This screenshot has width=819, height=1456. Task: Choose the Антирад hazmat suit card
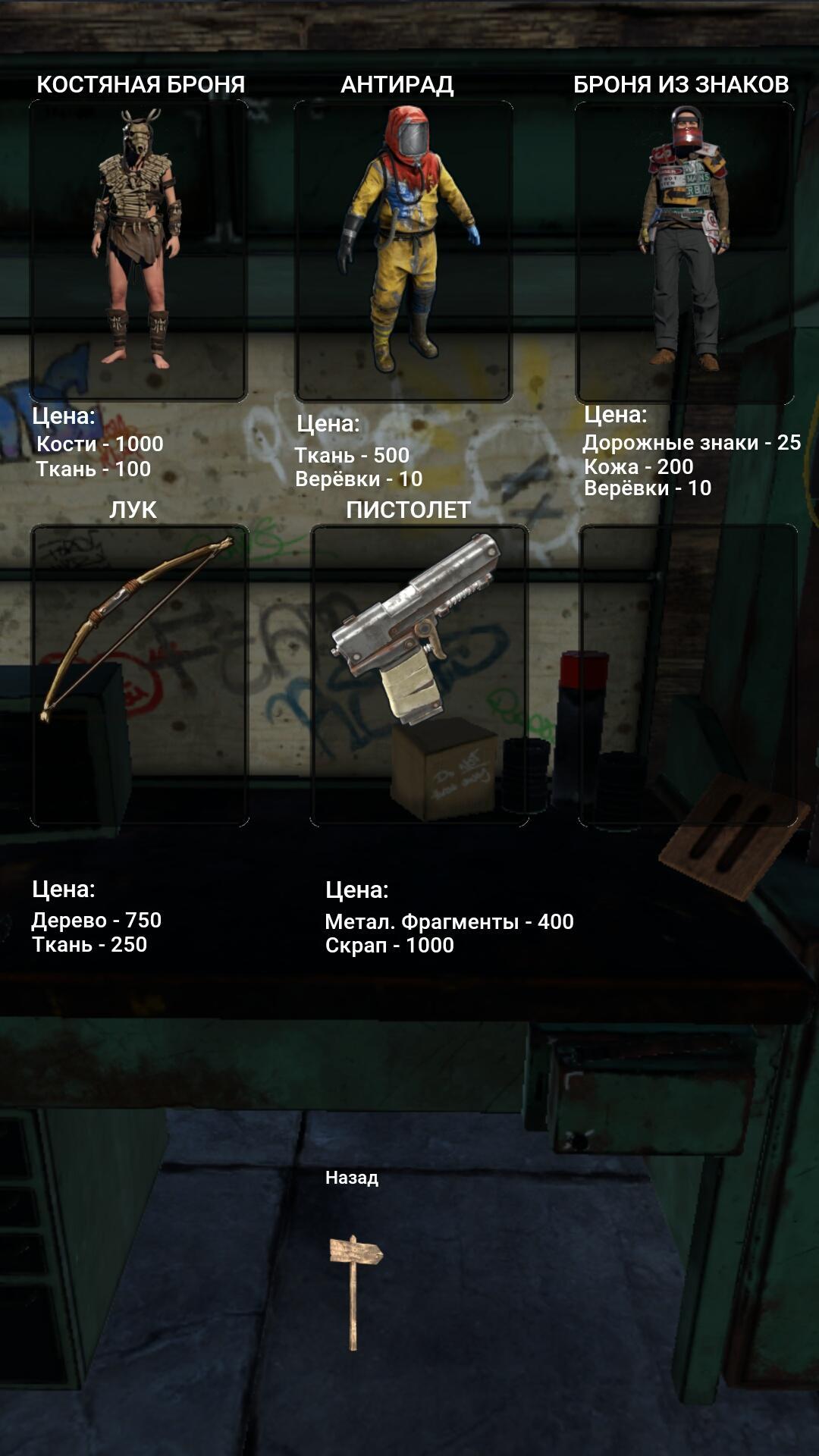click(x=403, y=250)
